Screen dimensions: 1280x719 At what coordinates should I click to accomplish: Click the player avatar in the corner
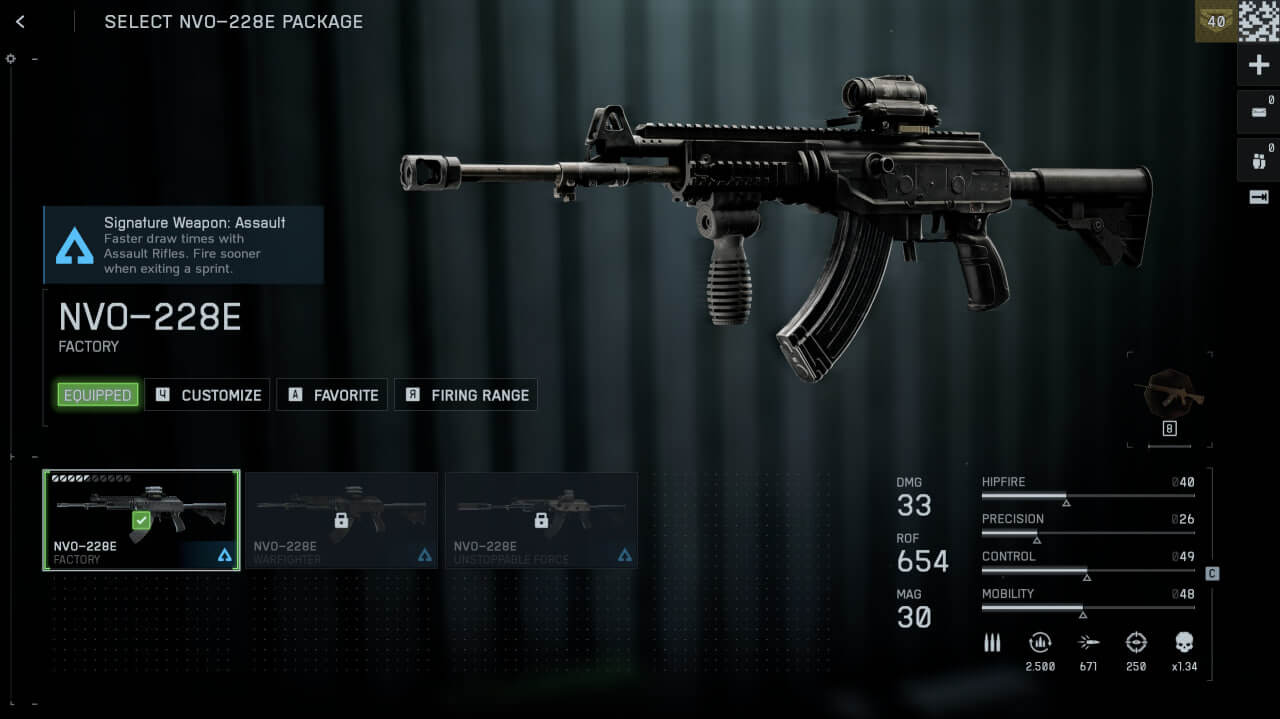tap(1259, 21)
